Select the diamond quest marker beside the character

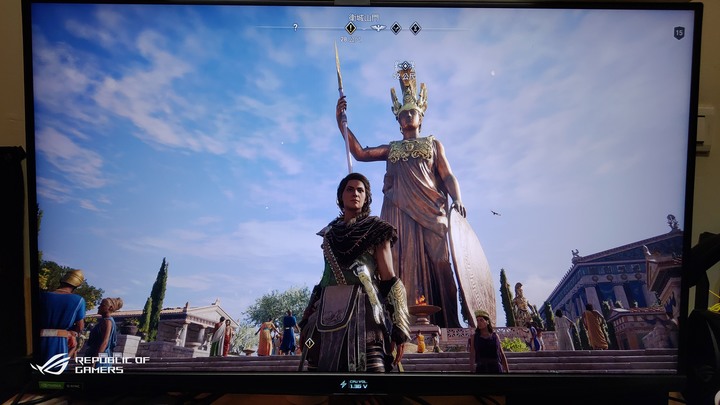pyautogui.click(x=309, y=343)
